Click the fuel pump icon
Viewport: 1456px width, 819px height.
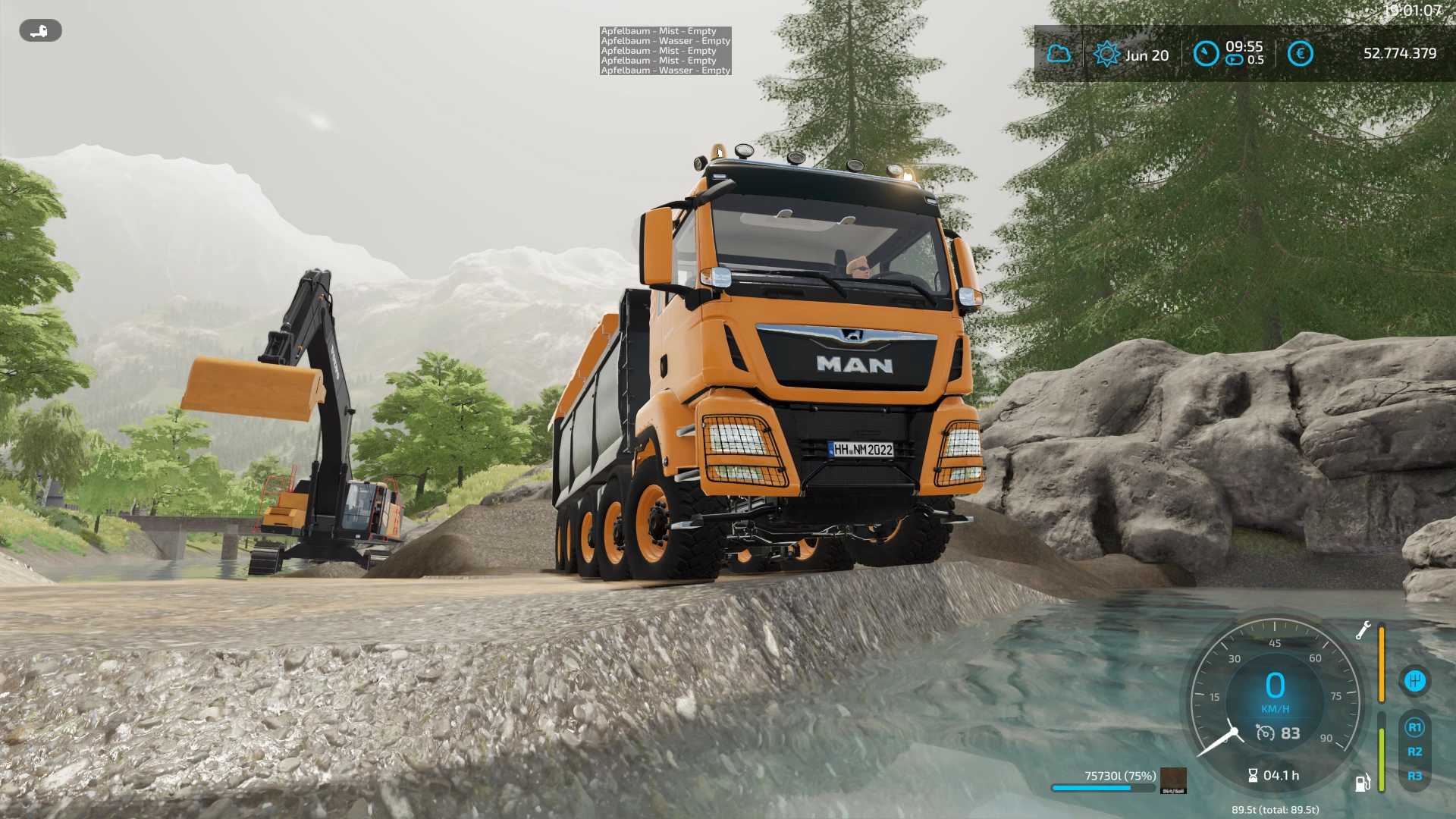[1363, 783]
